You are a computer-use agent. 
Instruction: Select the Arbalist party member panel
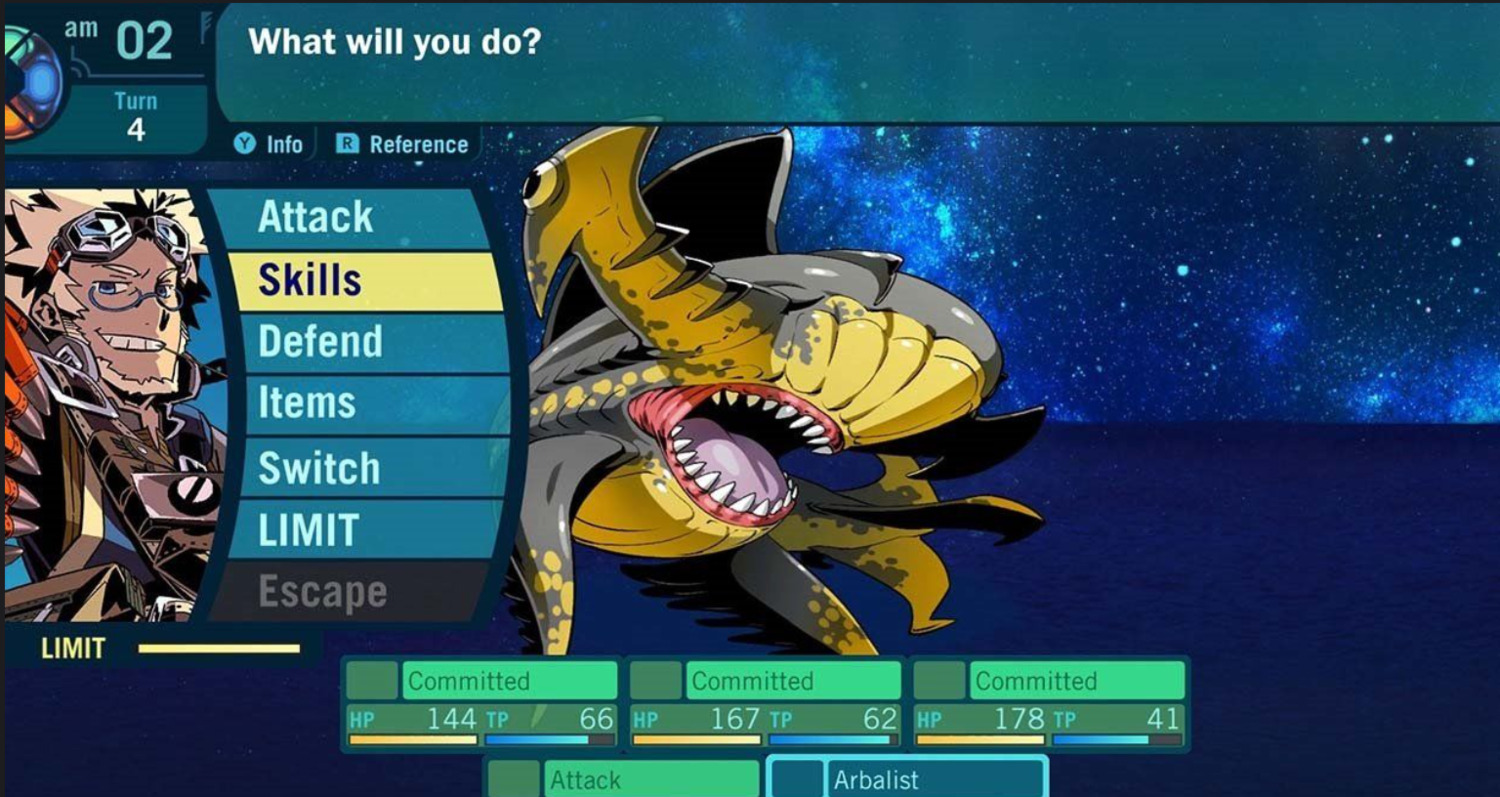point(907,777)
